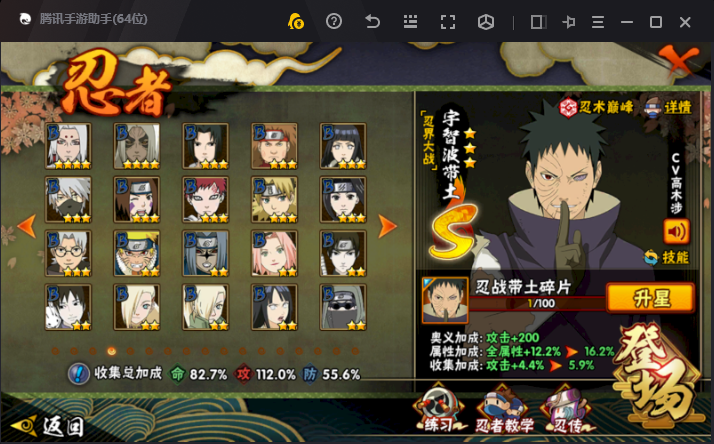
Task: Pick the masked Kakashi portrait
Action: 68,199
